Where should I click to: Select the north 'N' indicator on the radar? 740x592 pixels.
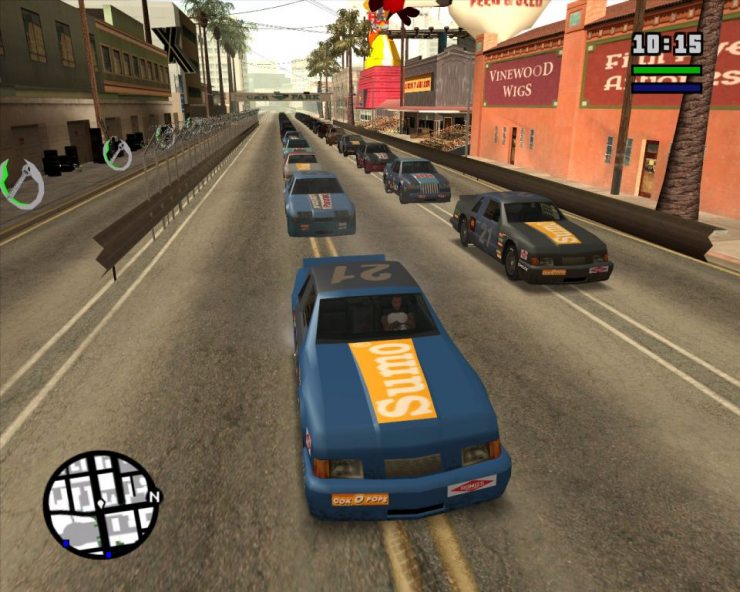(x=153, y=496)
